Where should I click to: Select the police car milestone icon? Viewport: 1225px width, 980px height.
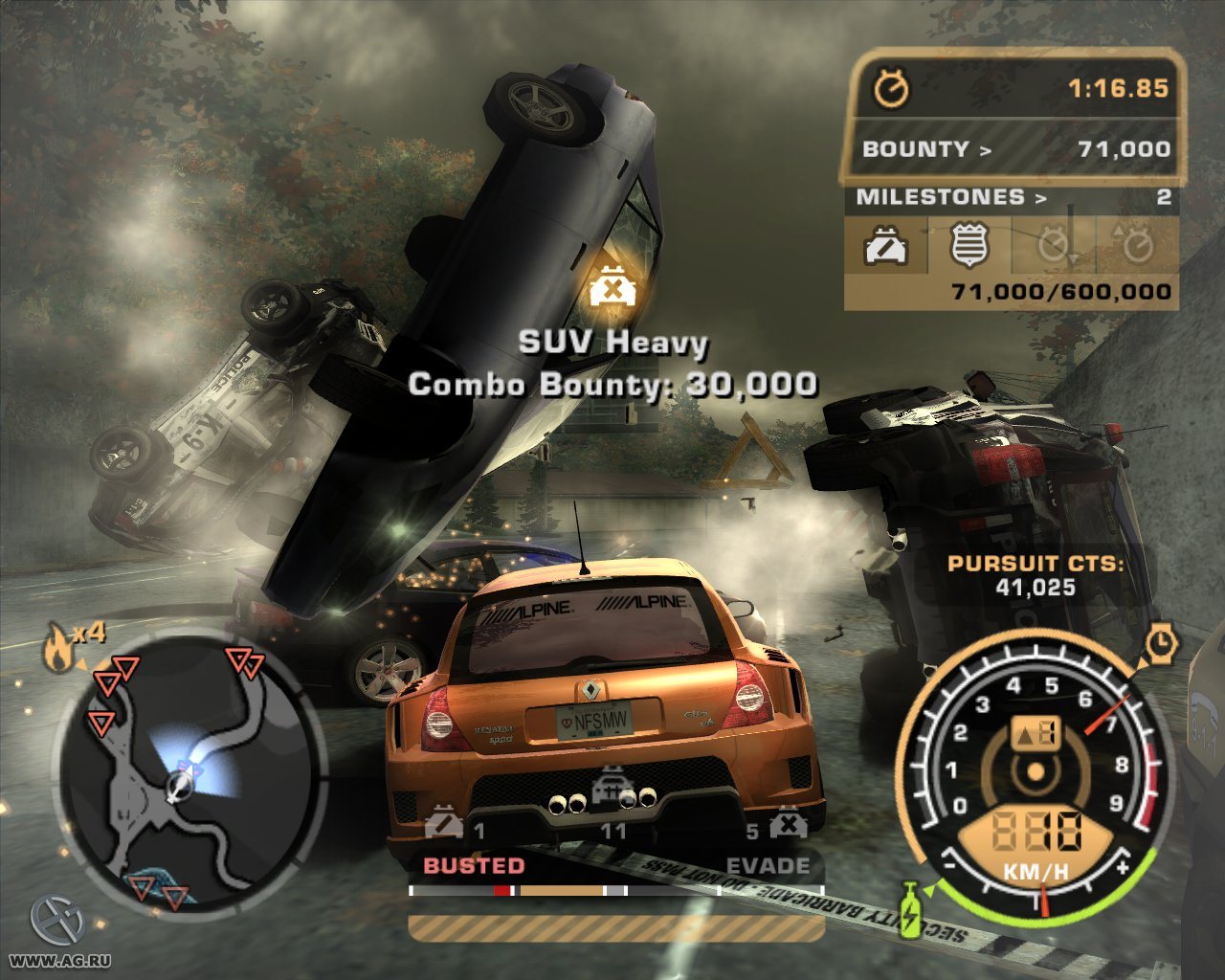[886, 247]
